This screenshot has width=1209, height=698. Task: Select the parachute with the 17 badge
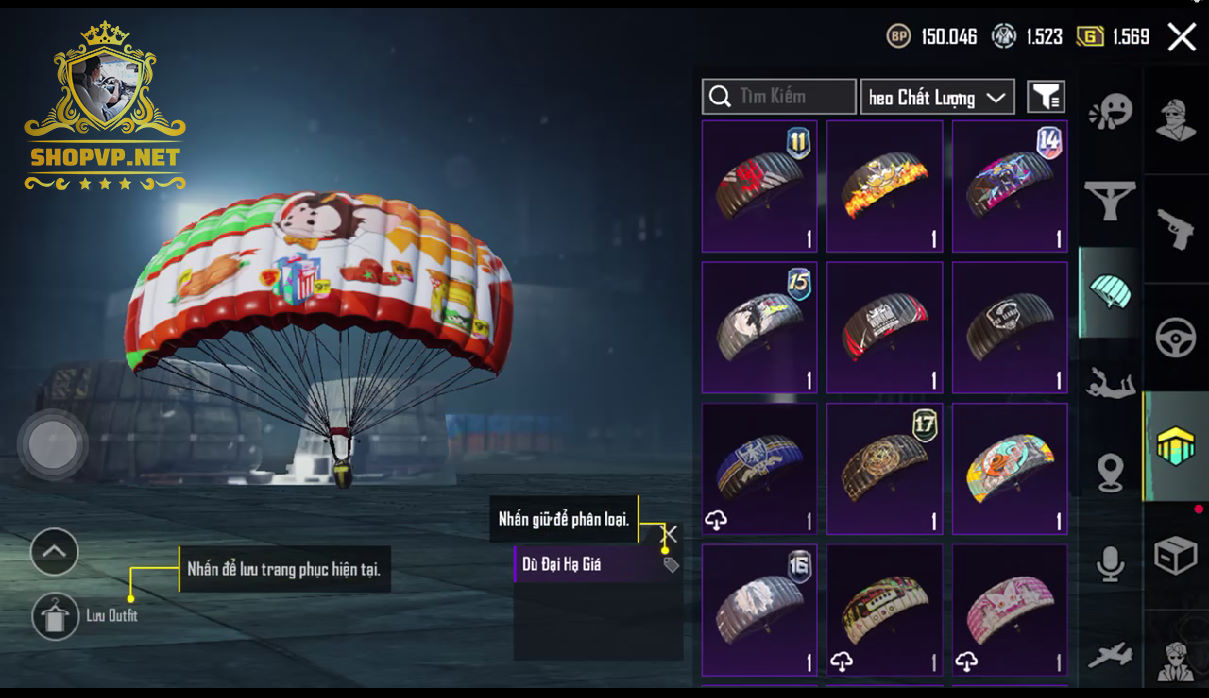pos(884,469)
